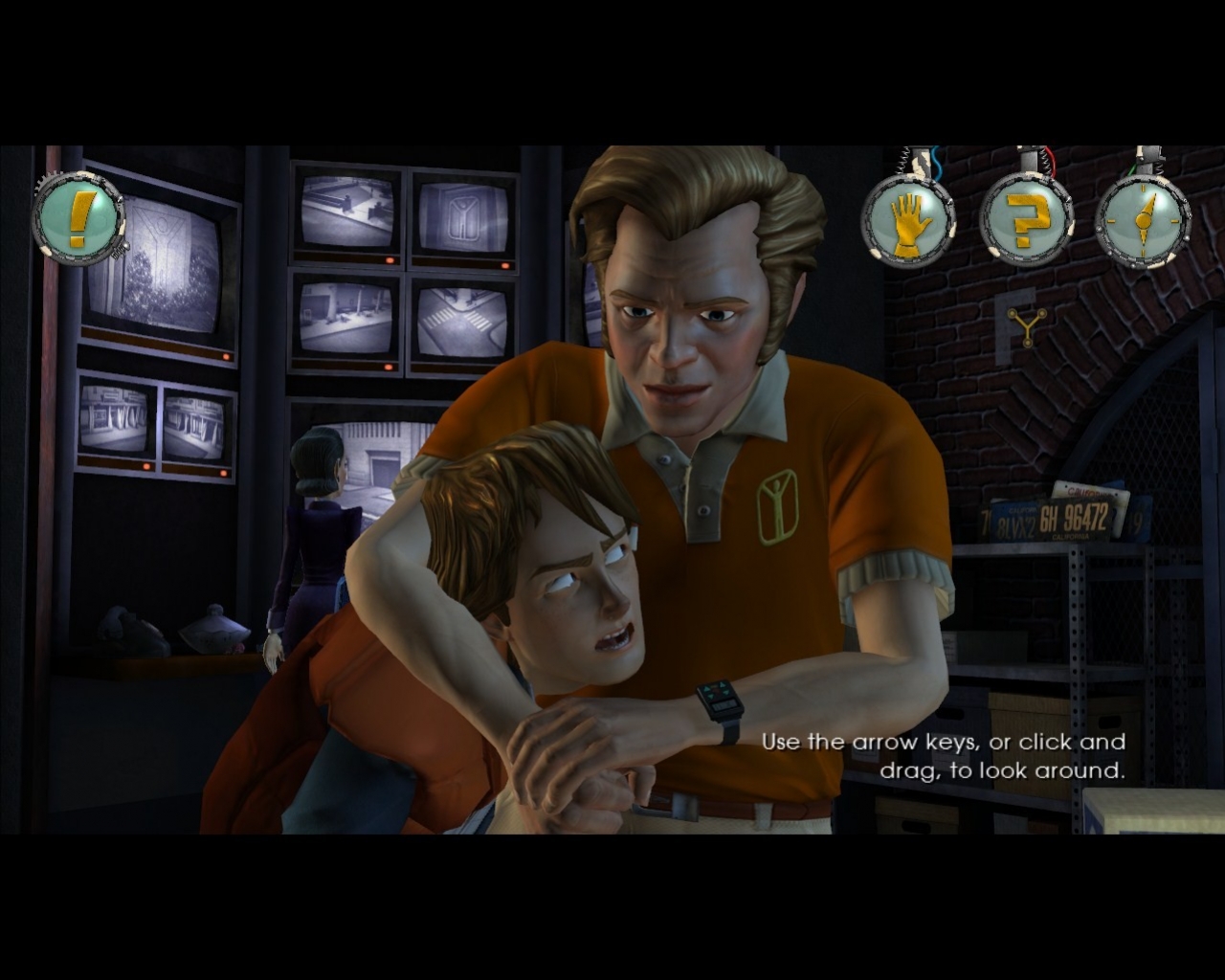Select the compass icon
The image size is (1225, 980).
[1142, 222]
